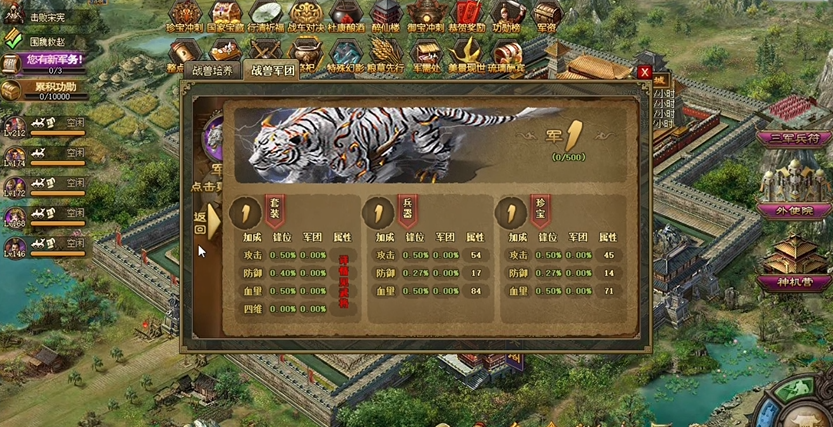This screenshot has width=833, height=427.
Task: Enter the 神机营 building
Action: point(794,282)
